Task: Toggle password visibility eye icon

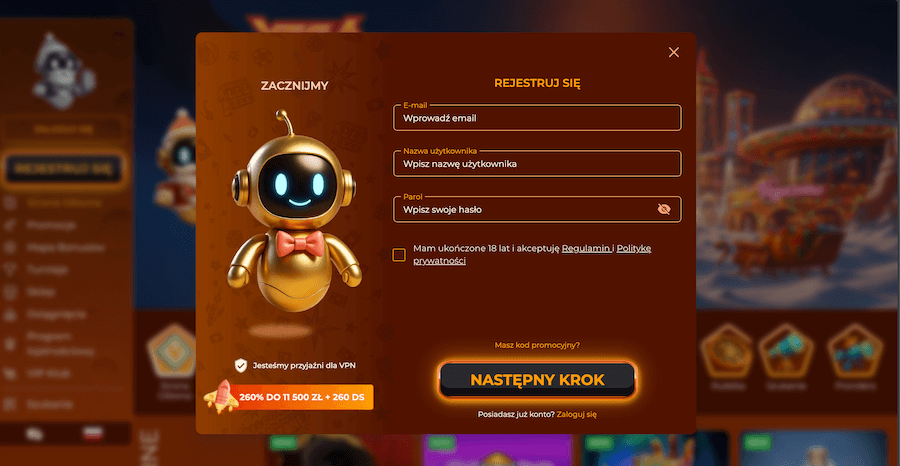Action: click(665, 209)
